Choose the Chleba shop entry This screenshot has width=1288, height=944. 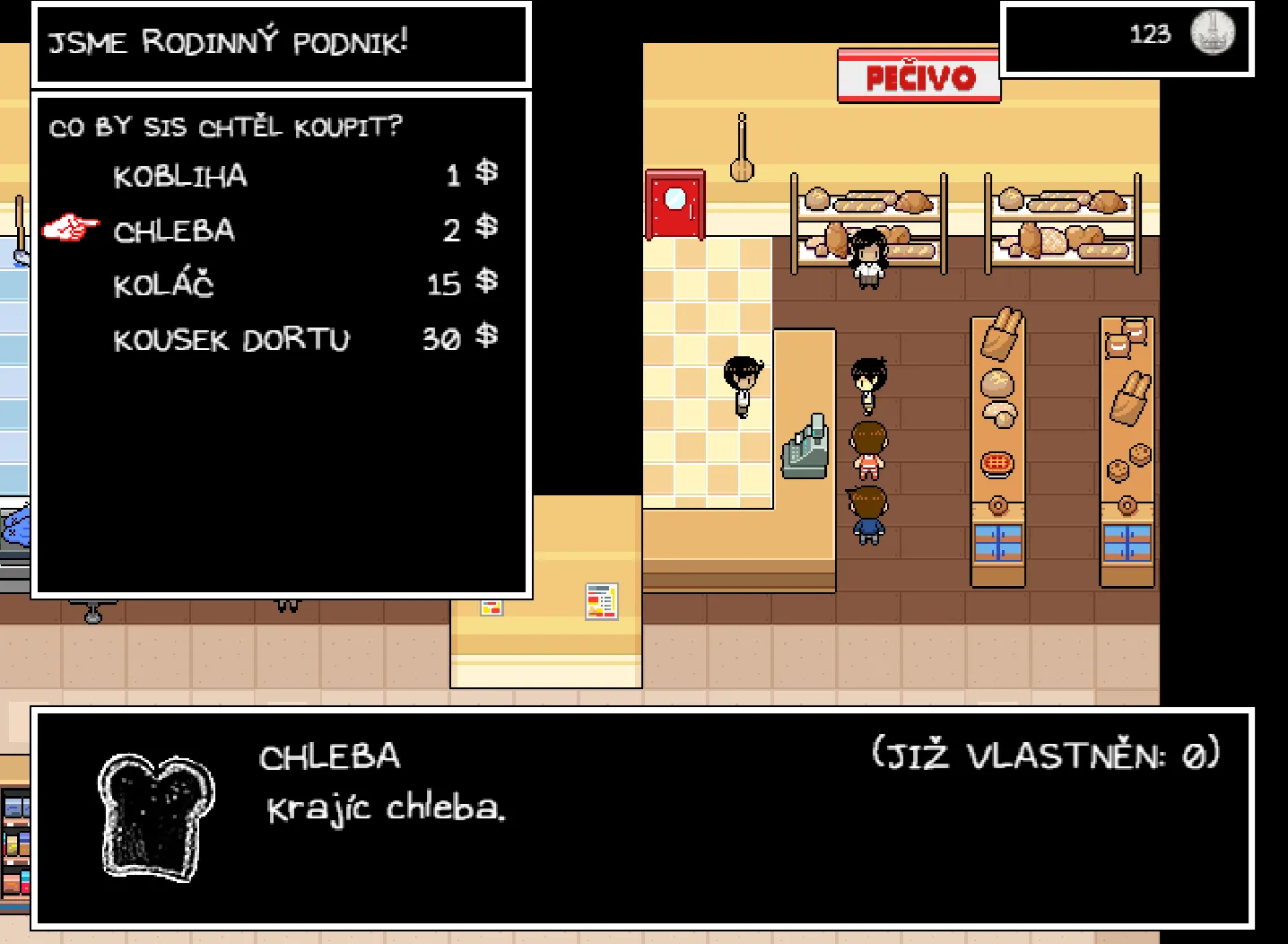(175, 231)
